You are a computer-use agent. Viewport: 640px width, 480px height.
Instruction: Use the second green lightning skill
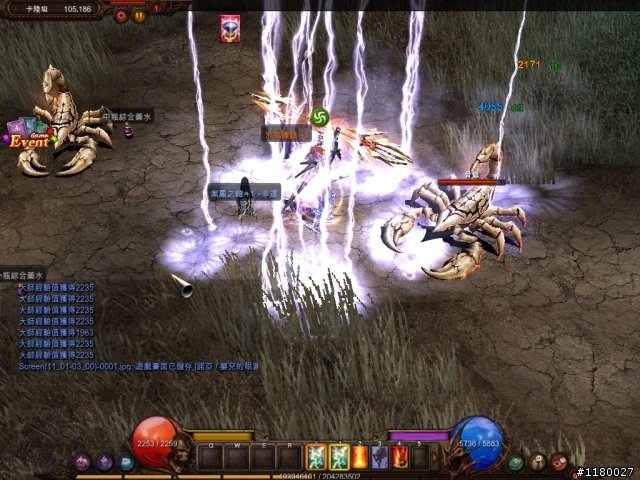[x=339, y=457]
